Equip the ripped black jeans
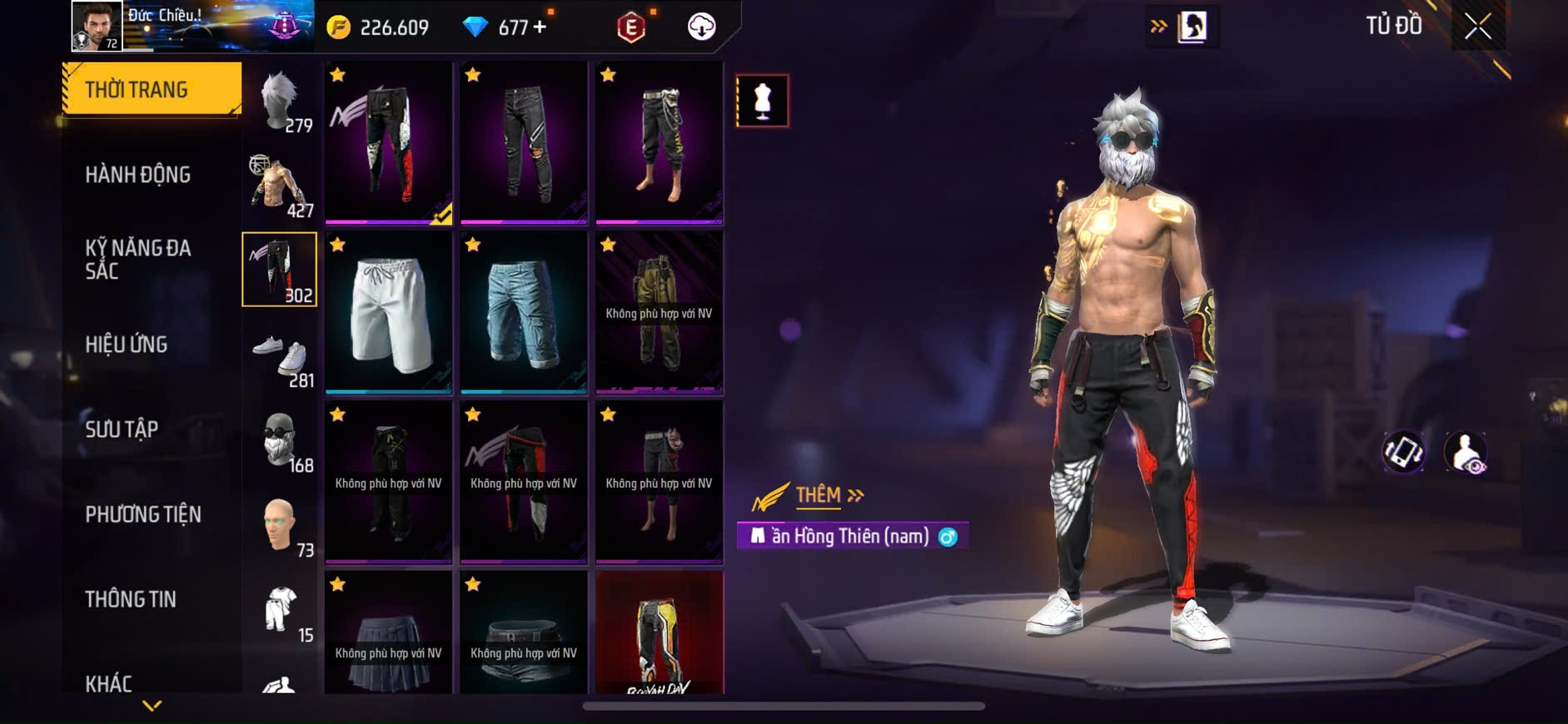The width and height of the screenshot is (1568, 724). 524,142
